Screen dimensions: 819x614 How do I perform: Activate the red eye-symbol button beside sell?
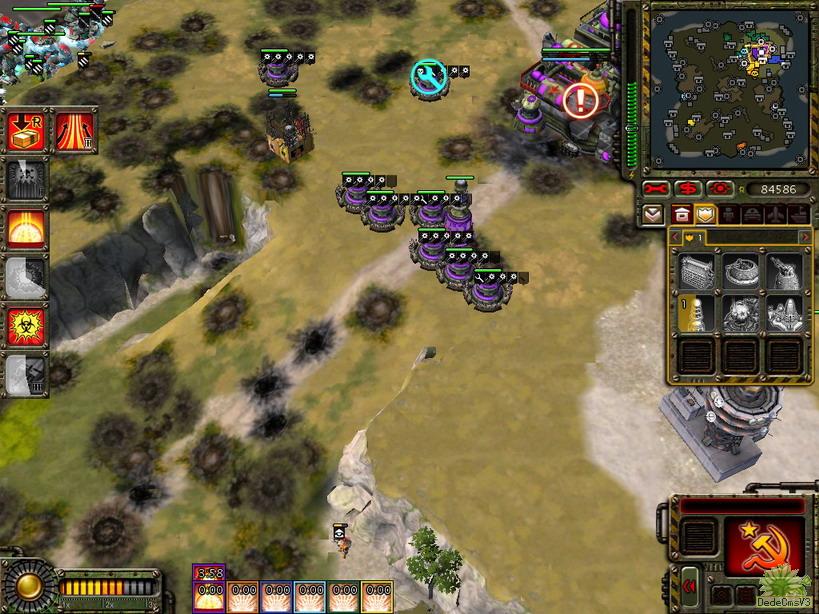click(718, 189)
